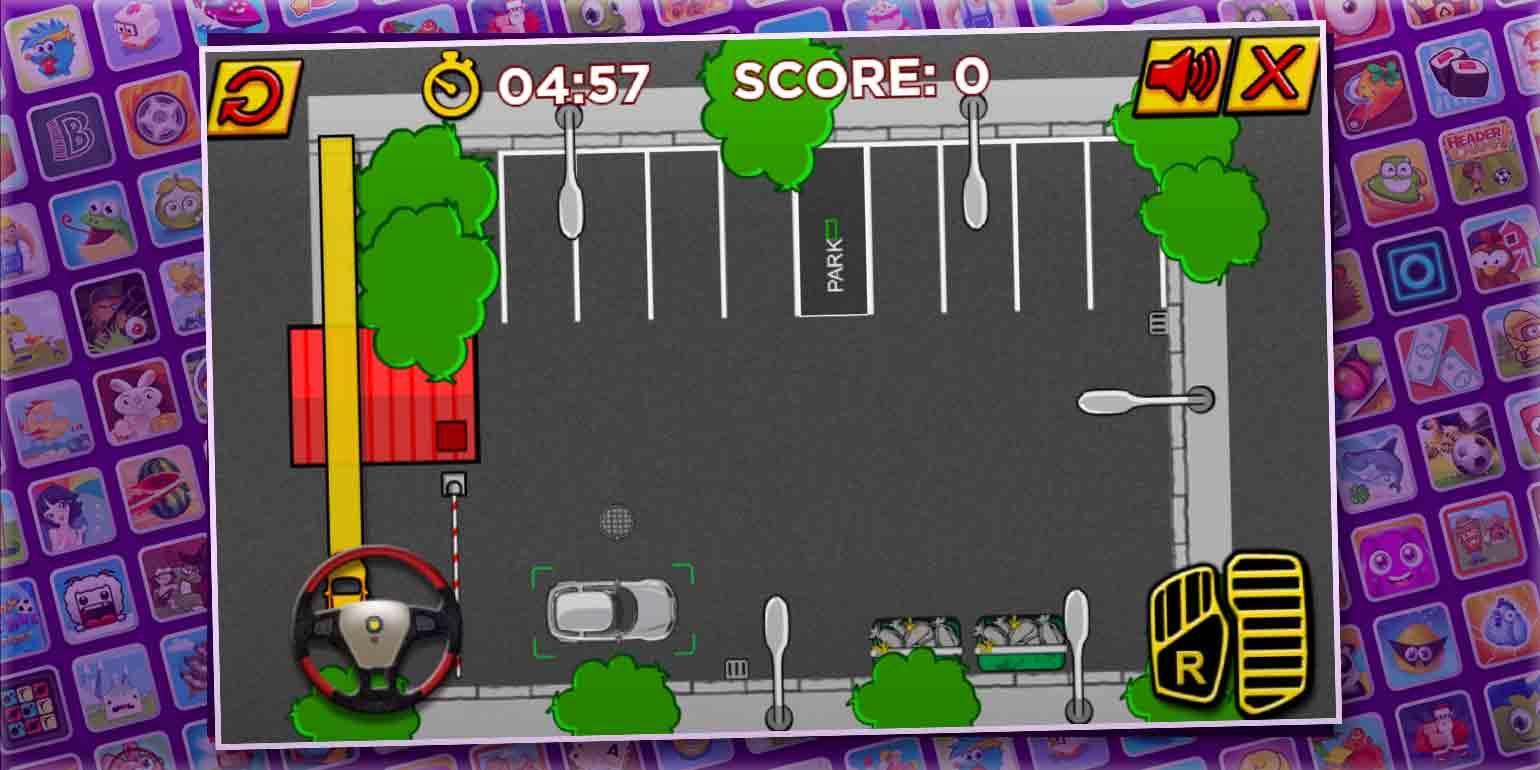Image resolution: width=1540 pixels, height=770 pixels.
Task: Click the manhole cover in the lot
Action: click(x=617, y=522)
